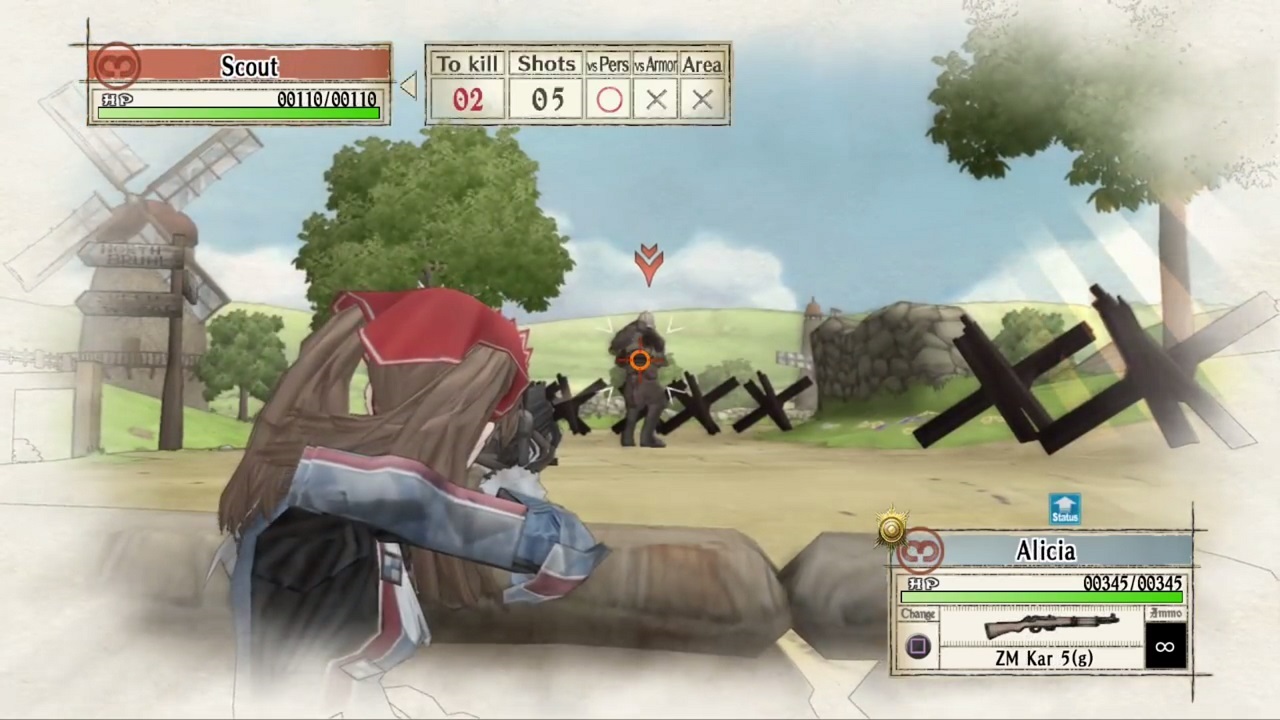The height and width of the screenshot is (720, 1280).
Task: Click the Status icon above Alicia's panel
Action: 1064,510
